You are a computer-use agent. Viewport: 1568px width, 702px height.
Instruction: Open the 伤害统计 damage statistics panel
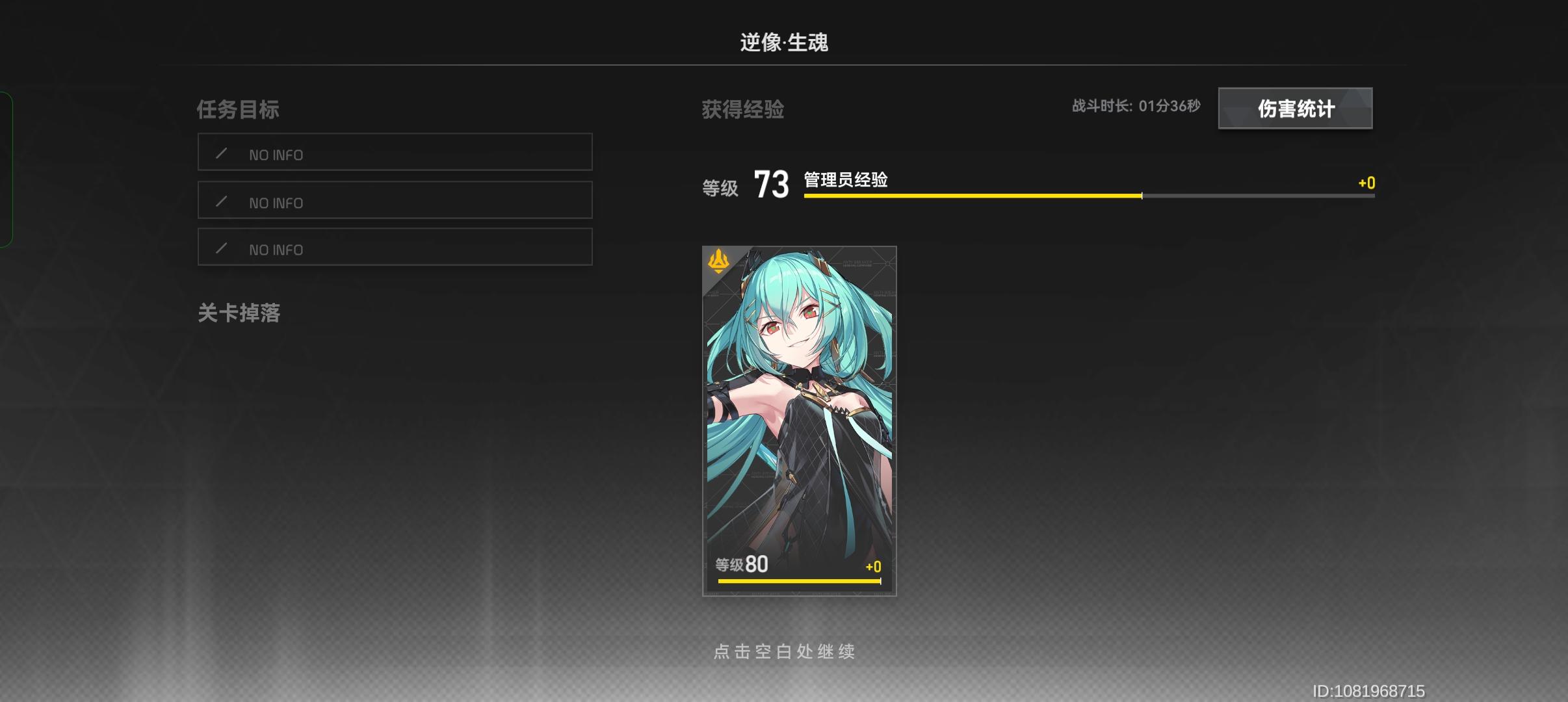(1295, 109)
